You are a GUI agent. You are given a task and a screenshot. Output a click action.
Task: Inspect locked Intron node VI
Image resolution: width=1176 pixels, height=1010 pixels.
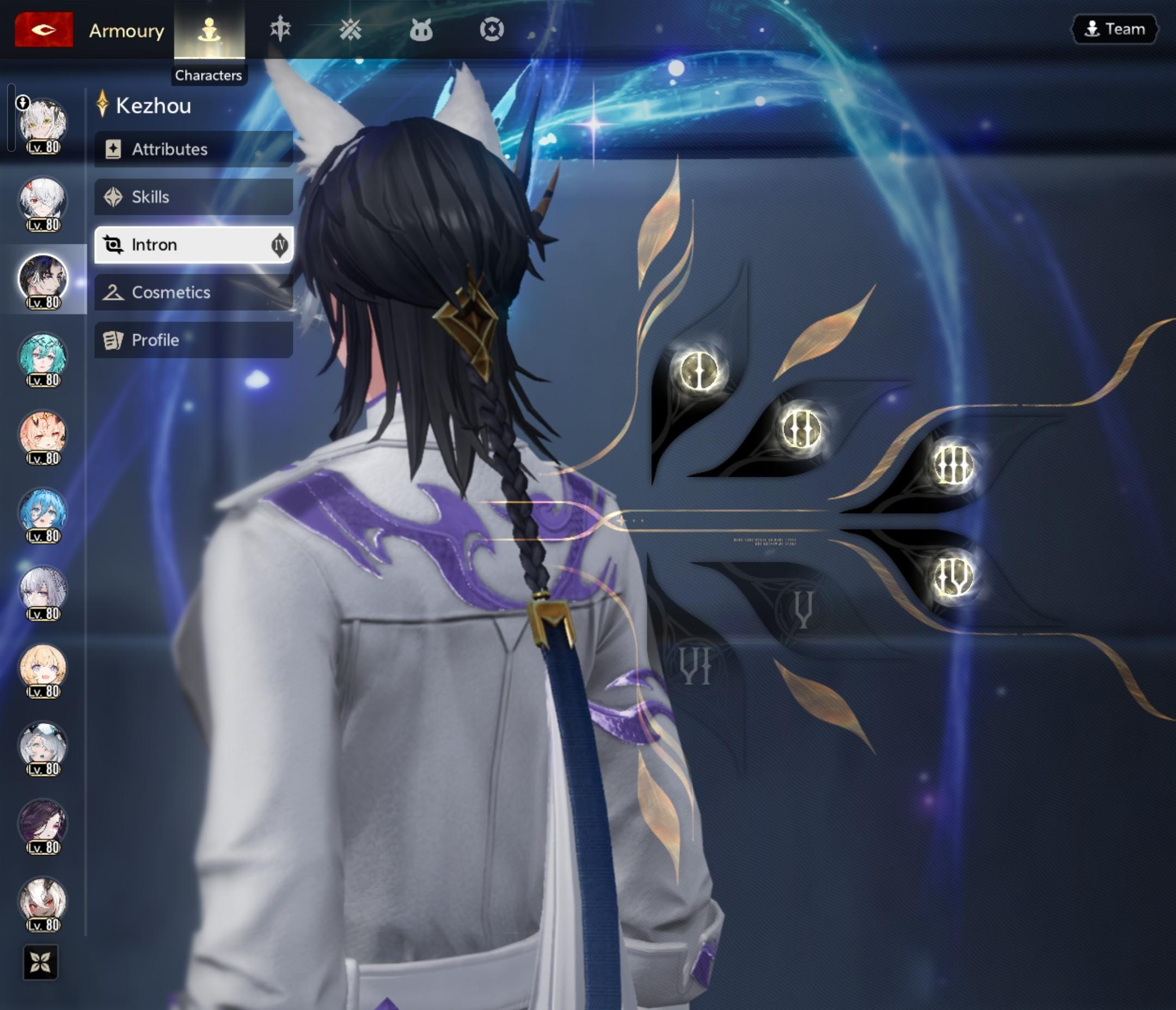(695, 666)
